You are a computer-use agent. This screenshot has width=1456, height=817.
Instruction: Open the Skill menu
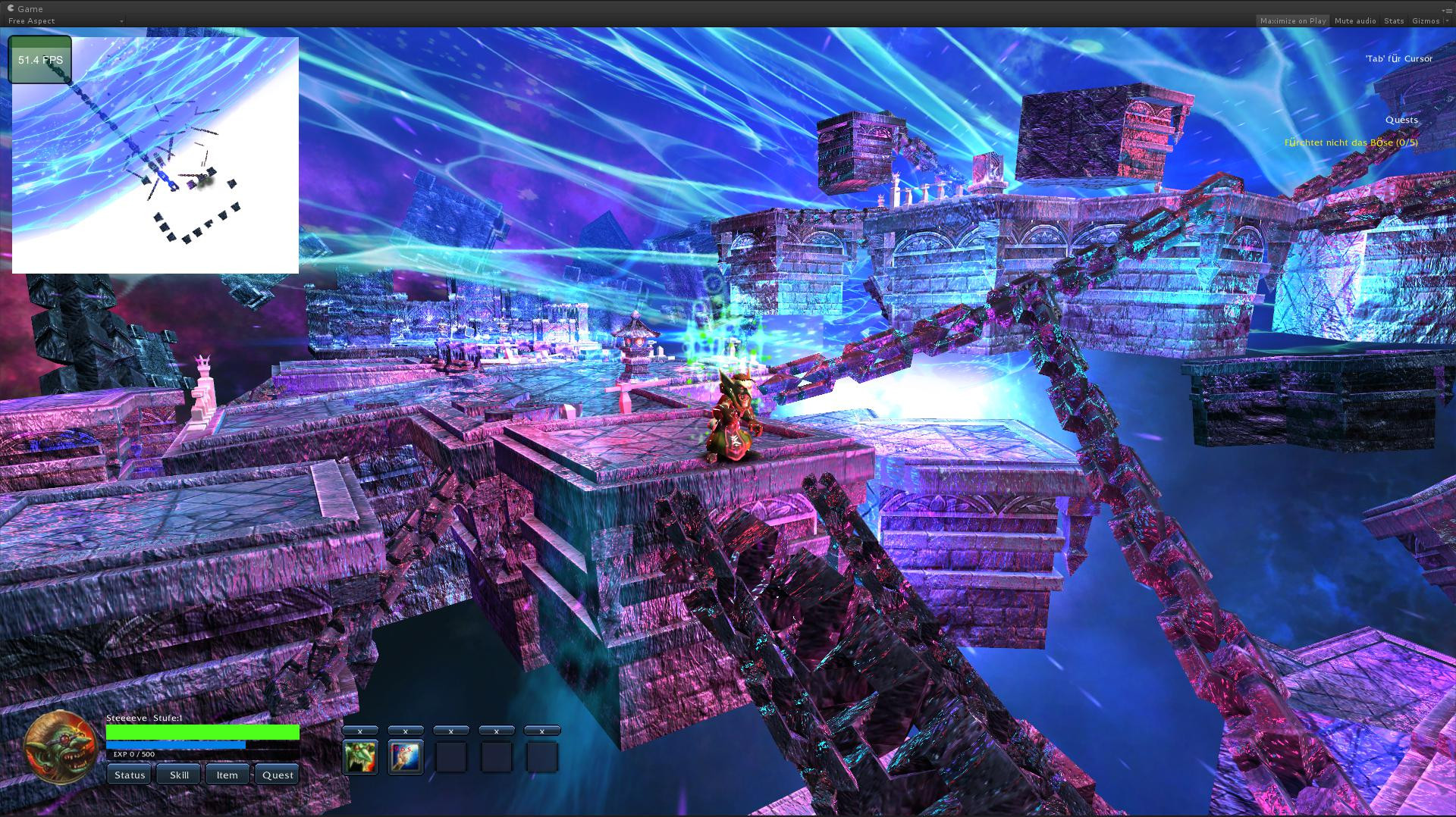click(179, 775)
